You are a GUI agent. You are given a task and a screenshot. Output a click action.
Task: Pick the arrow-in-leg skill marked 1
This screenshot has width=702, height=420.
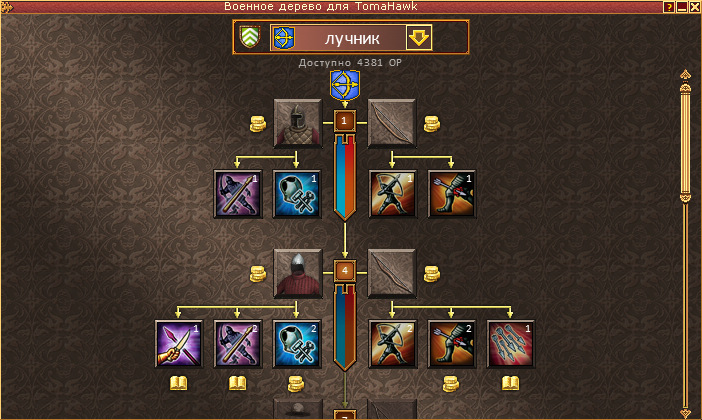[x=452, y=193]
